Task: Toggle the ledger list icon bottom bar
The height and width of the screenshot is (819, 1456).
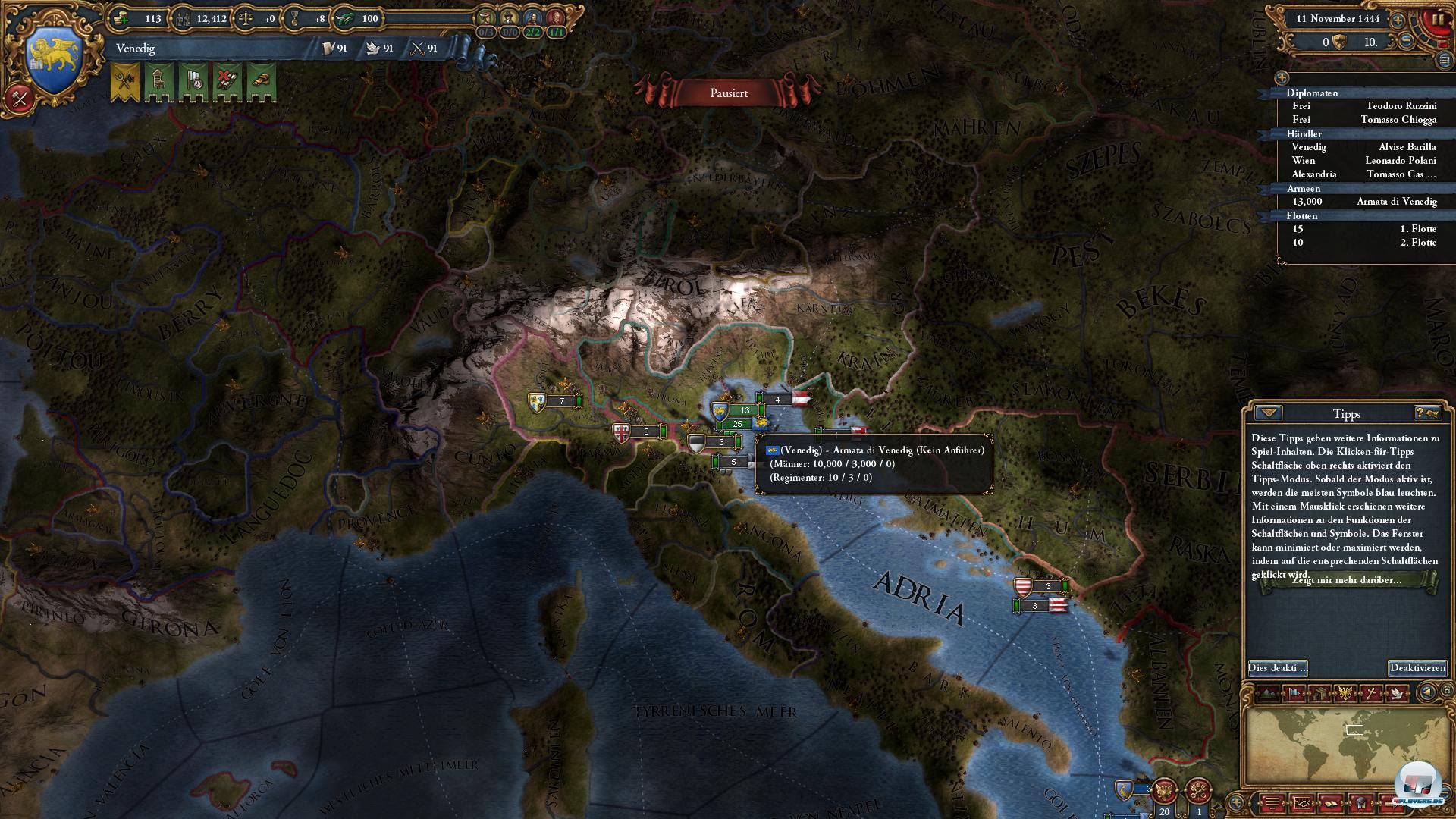Action: pos(1272,804)
